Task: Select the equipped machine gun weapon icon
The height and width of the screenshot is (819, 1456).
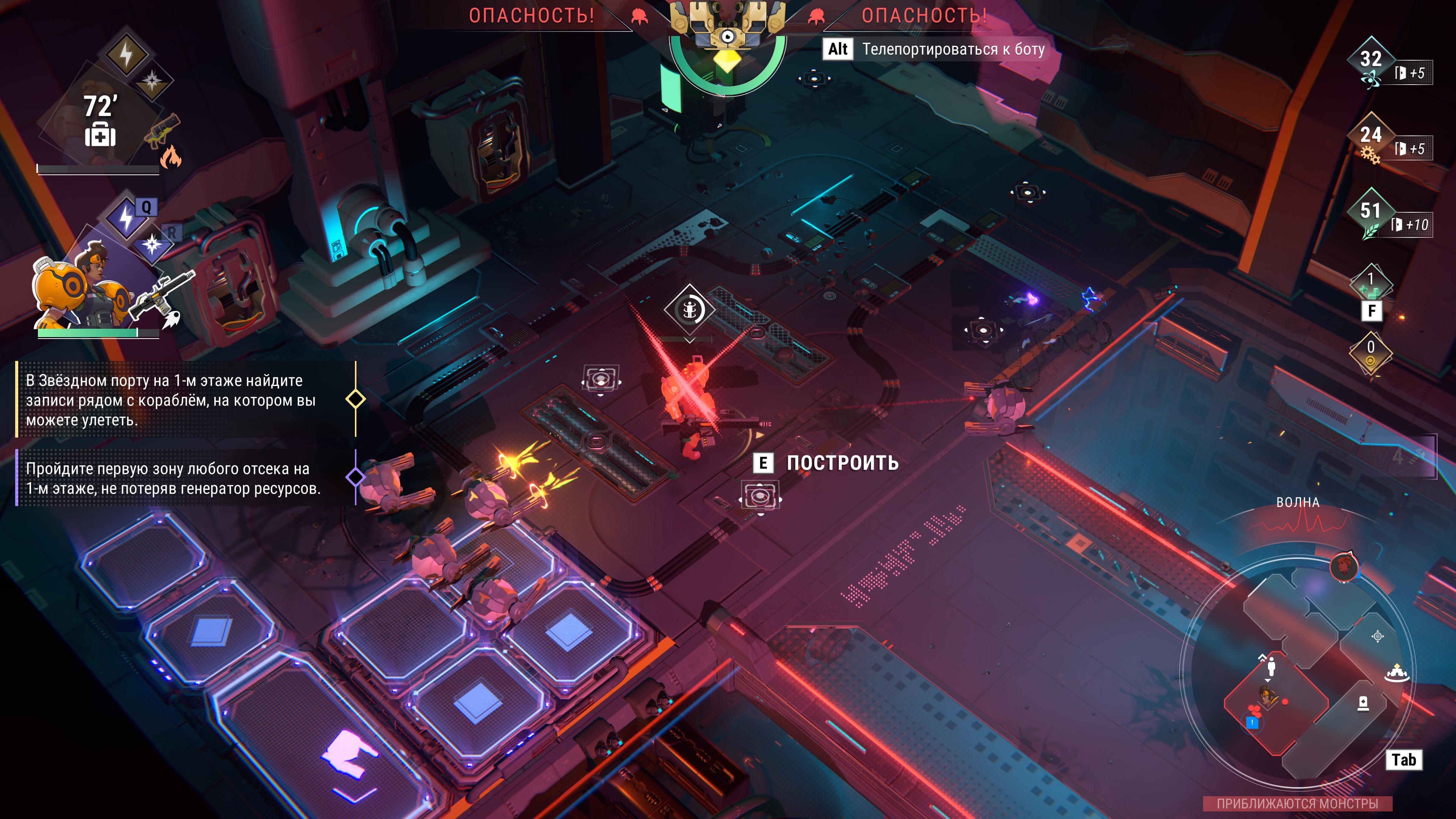Action: pyautogui.click(x=161, y=294)
